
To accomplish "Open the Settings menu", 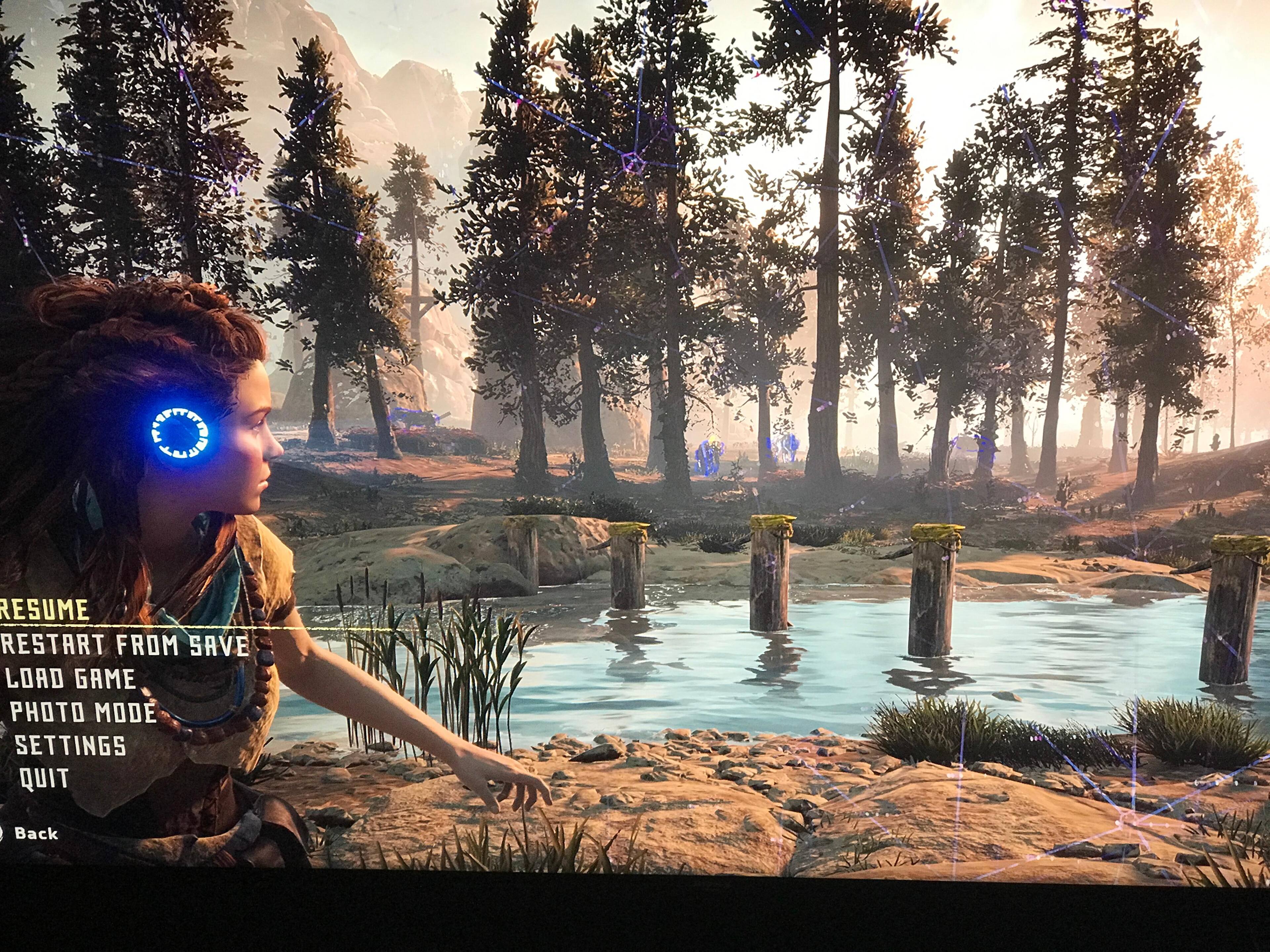I will 70,745.
